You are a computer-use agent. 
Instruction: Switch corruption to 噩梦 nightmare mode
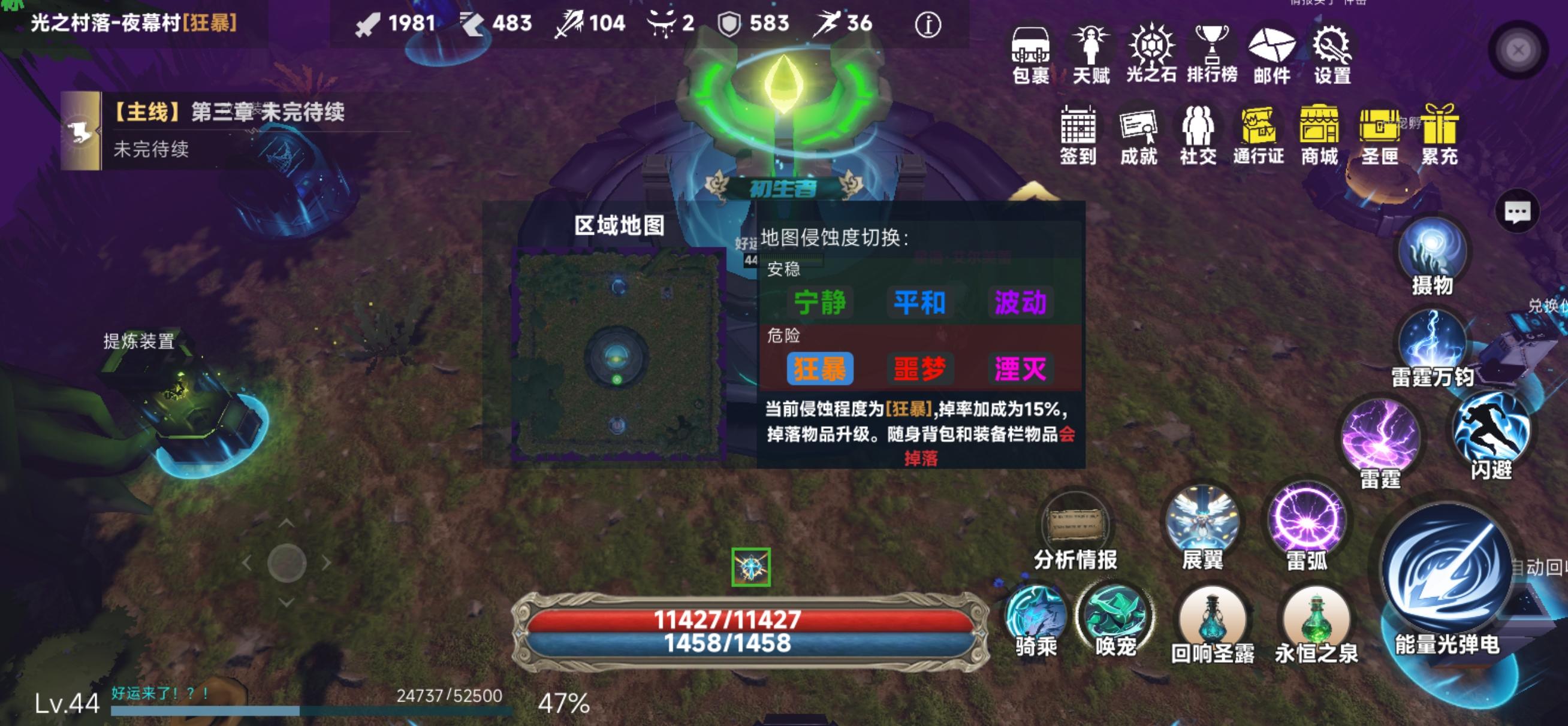tap(919, 368)
